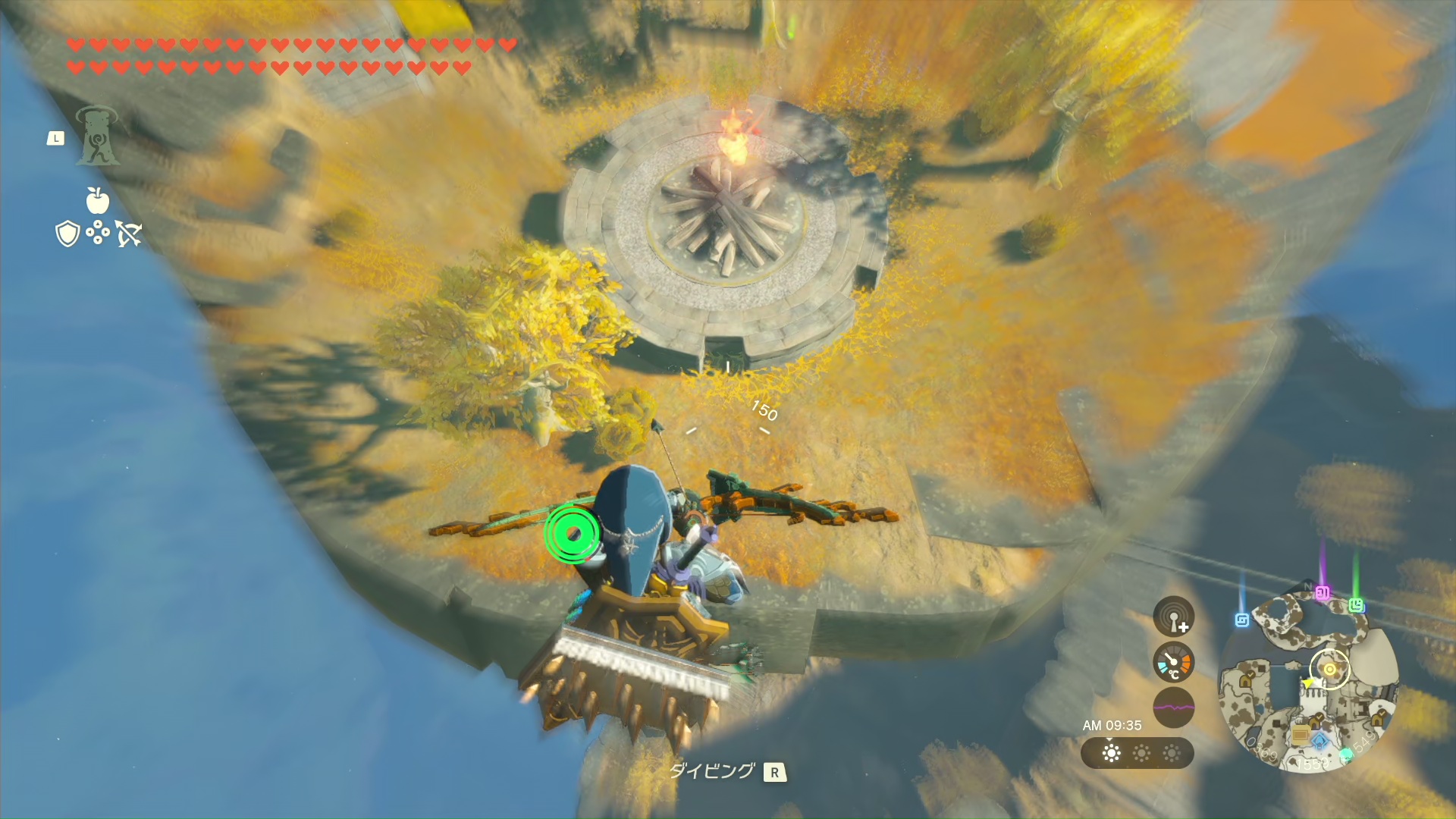Select the blue beacon pin beside the minimap

[x=1241, y=620]
